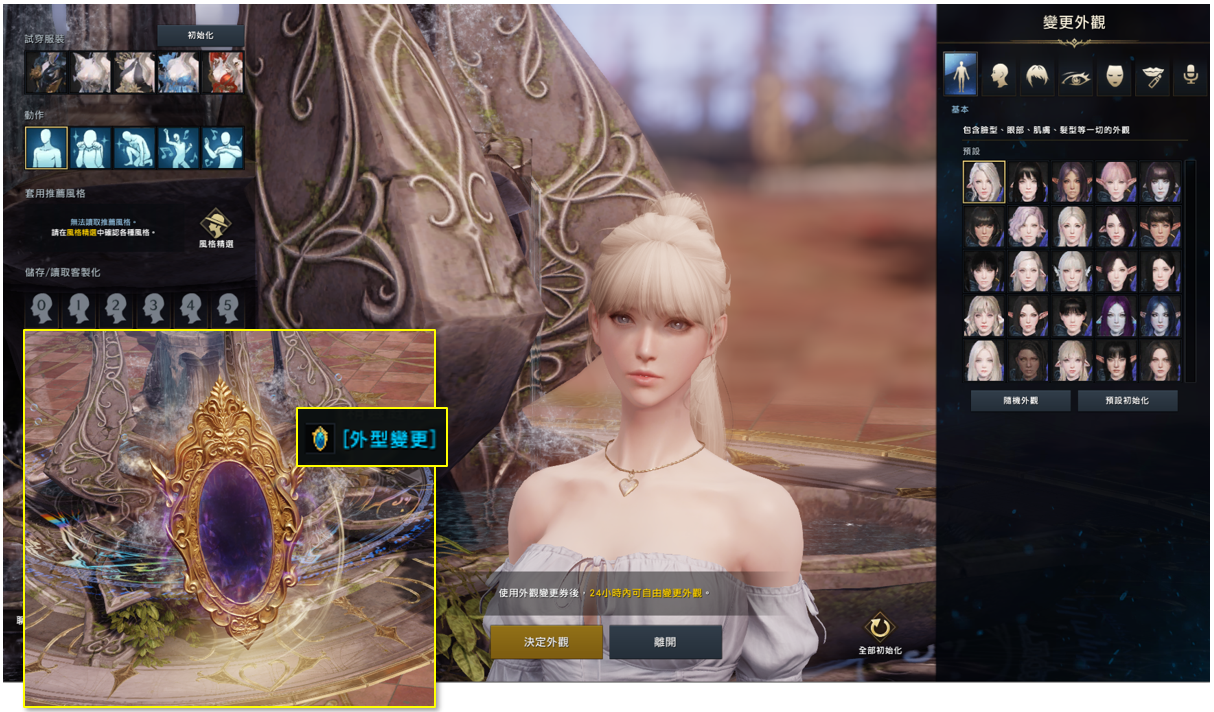Switch to the hair customization tab
Viewport: 1214px width, 712px height.
[x=1037, y=75]
